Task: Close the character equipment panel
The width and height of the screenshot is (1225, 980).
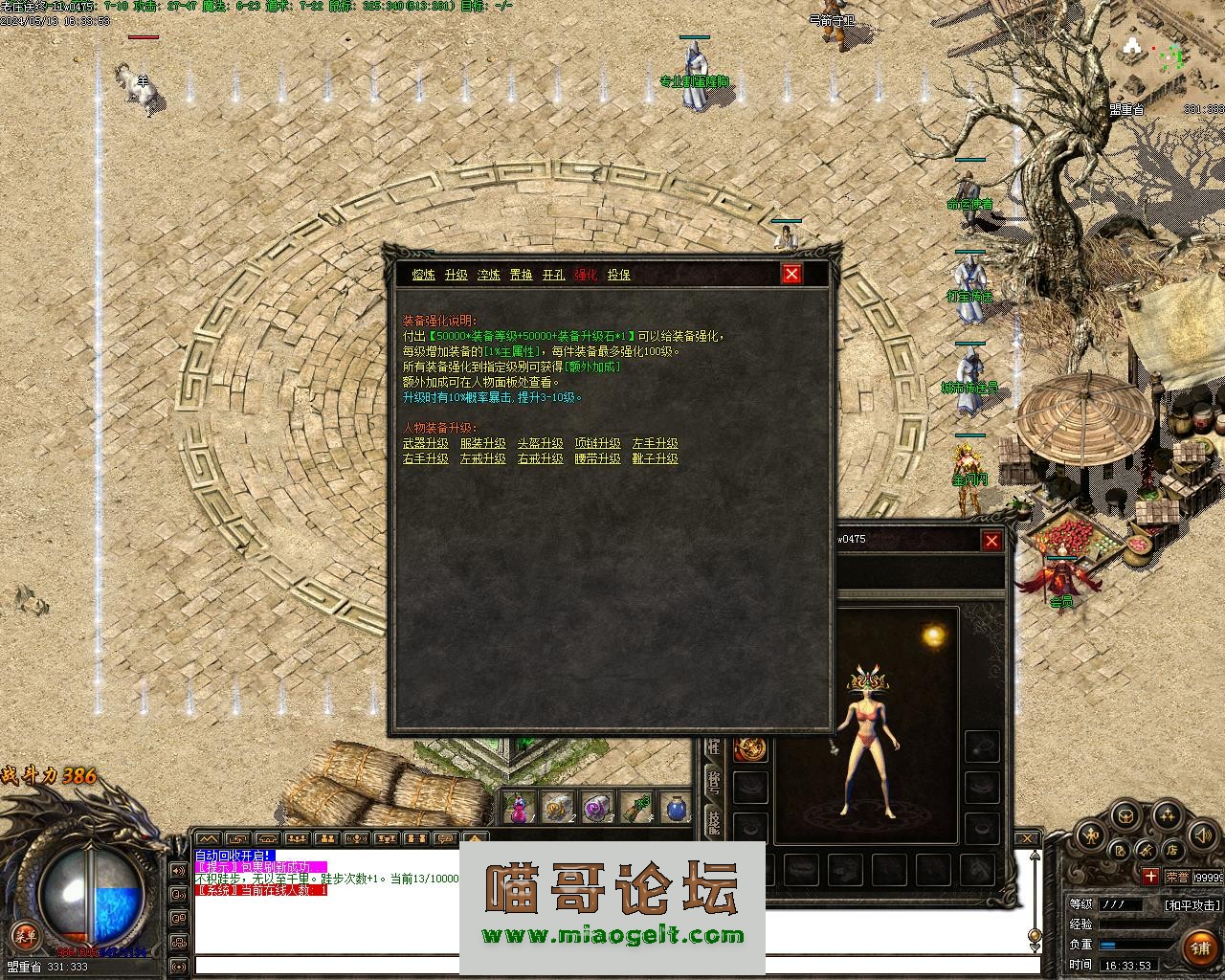Action: [x=991, y=541]
